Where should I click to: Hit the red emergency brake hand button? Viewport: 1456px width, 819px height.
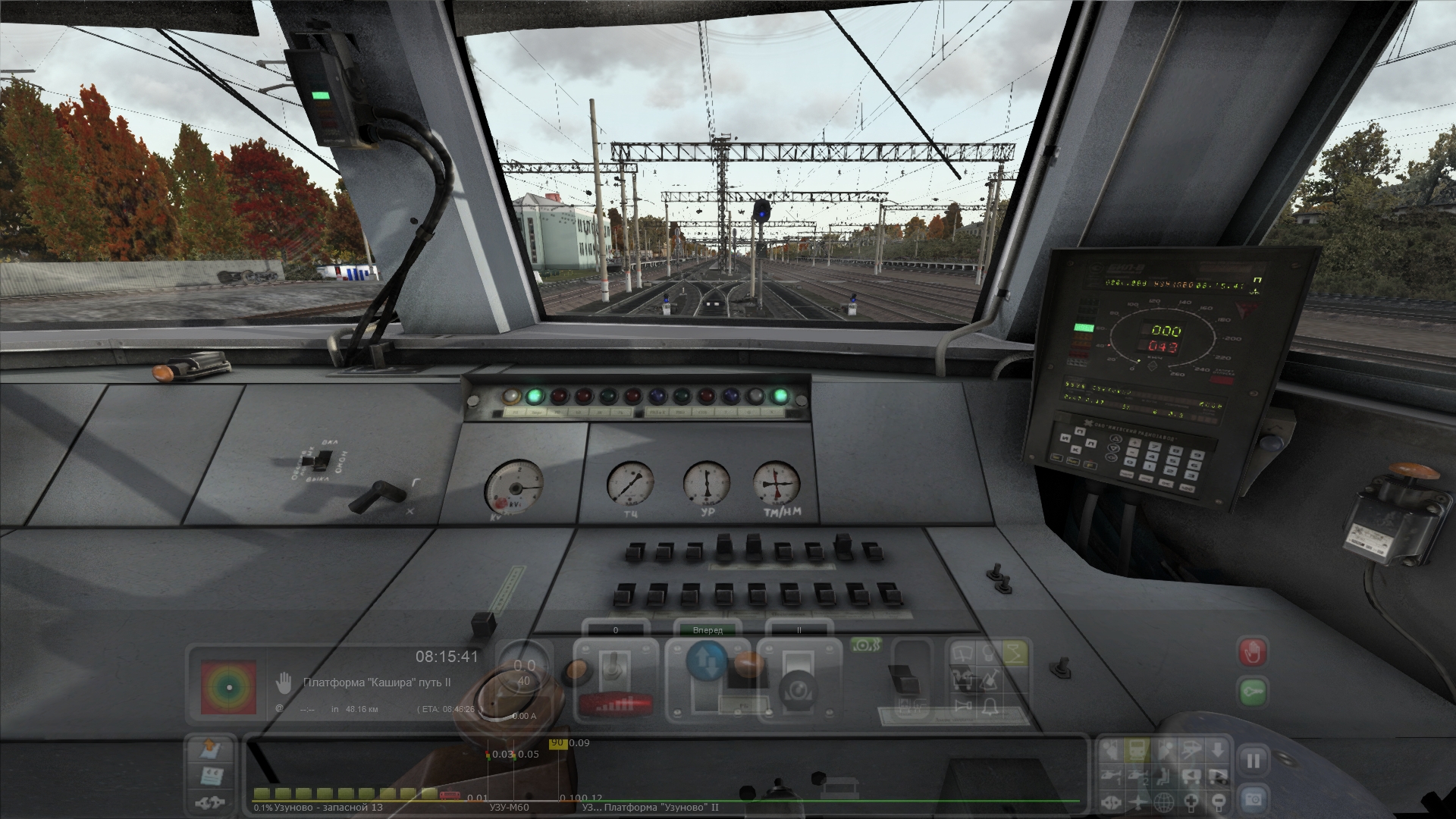tap(1253, 651)
